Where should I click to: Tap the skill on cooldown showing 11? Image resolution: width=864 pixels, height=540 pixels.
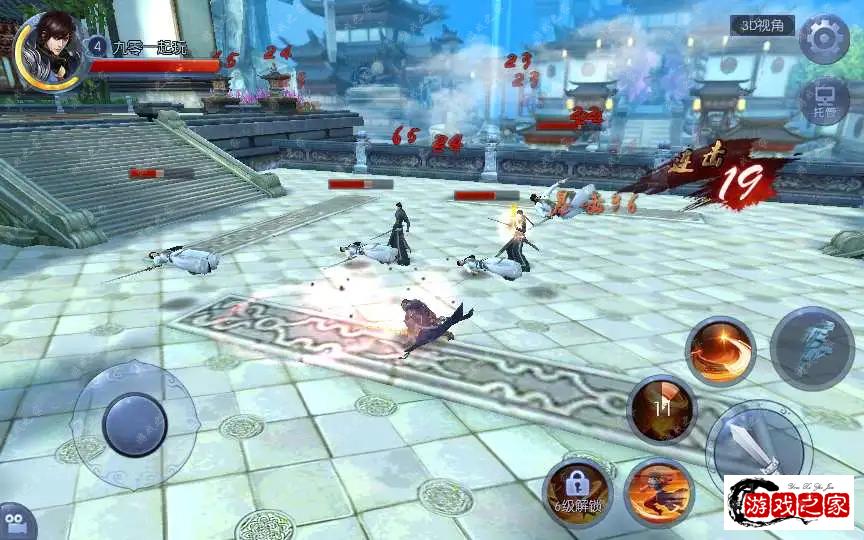tap(661, 409)
